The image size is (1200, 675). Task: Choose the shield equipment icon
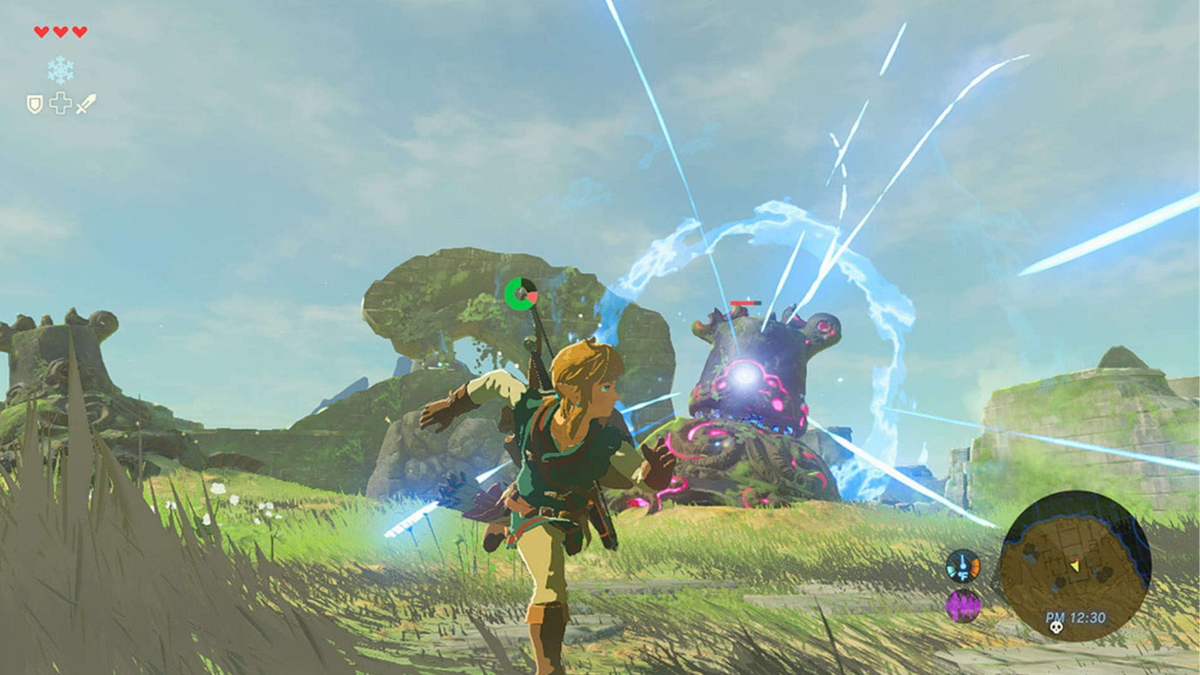pyautogui.click(x=35, y=103)
